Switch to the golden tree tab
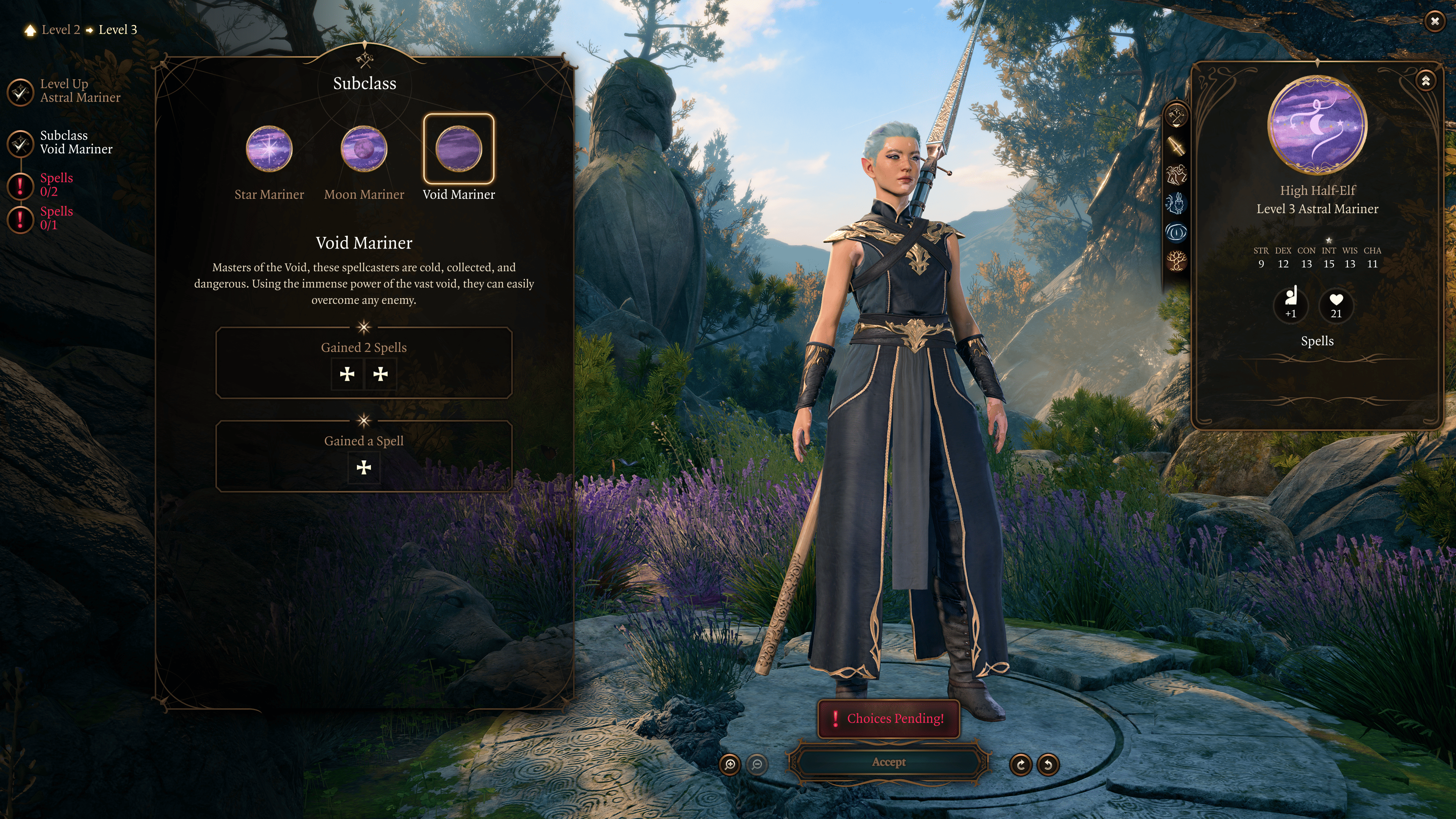This screenshot has width=1456, height=819. [x=1177, y=261]
